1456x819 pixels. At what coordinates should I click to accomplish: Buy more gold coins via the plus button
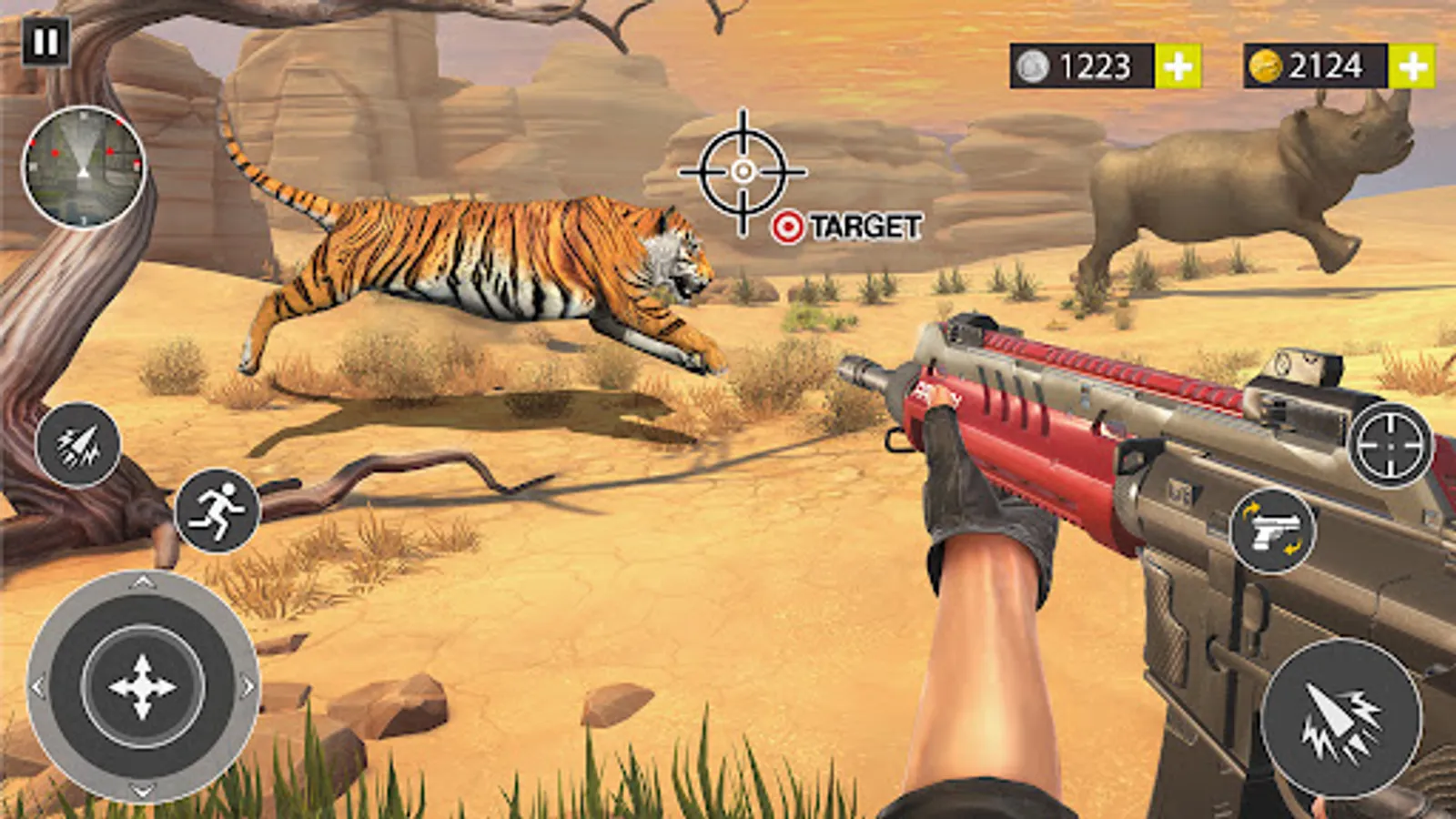(1411, 66)
